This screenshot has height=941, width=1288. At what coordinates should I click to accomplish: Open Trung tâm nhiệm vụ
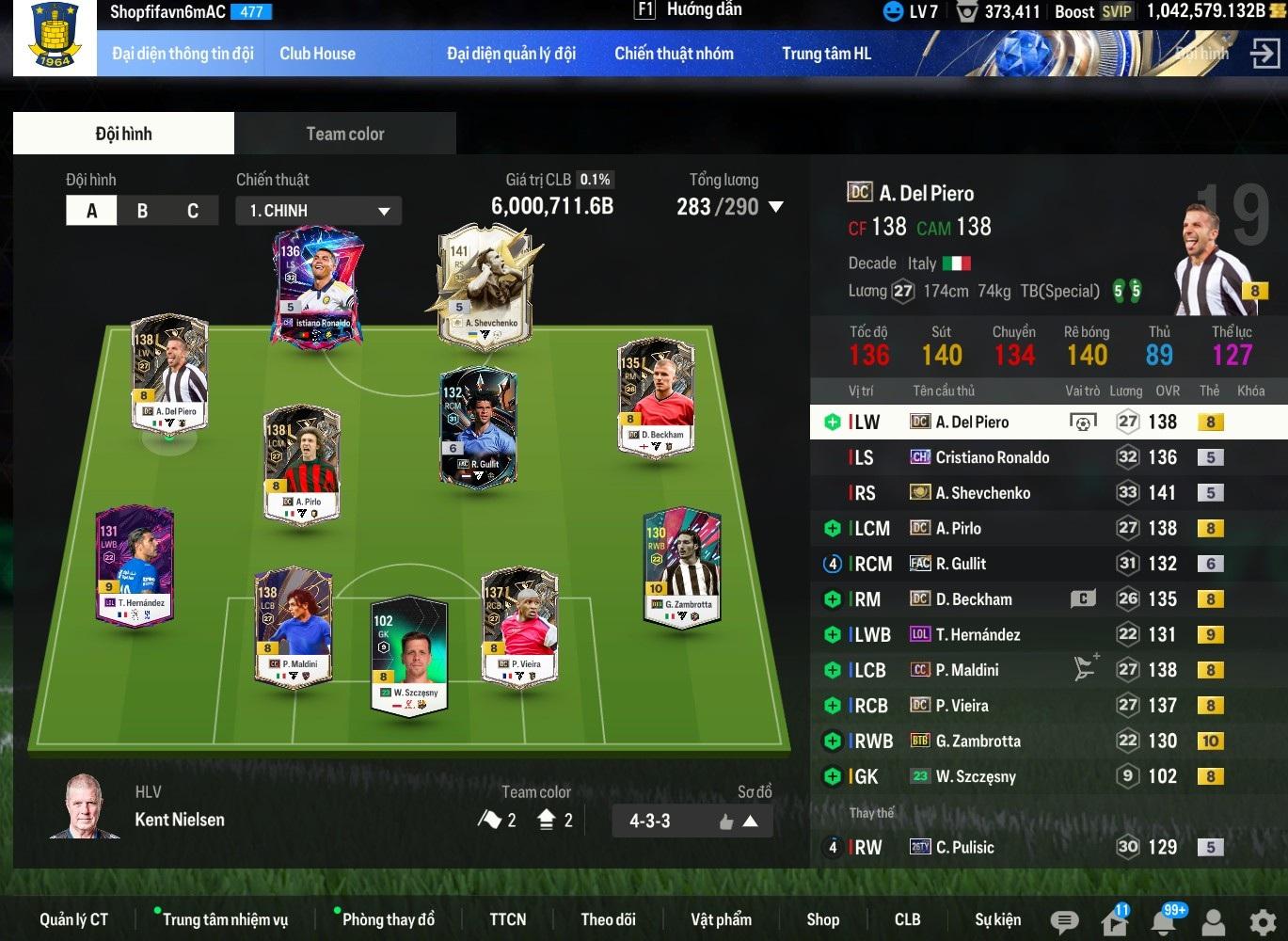pyautogui.click(x=225, y=919)
